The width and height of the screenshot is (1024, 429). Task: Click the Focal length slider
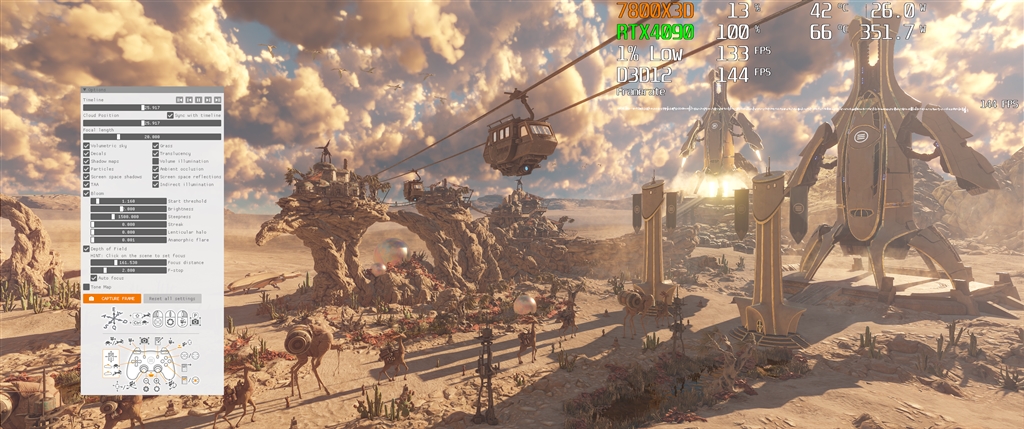tap(152, 136)
